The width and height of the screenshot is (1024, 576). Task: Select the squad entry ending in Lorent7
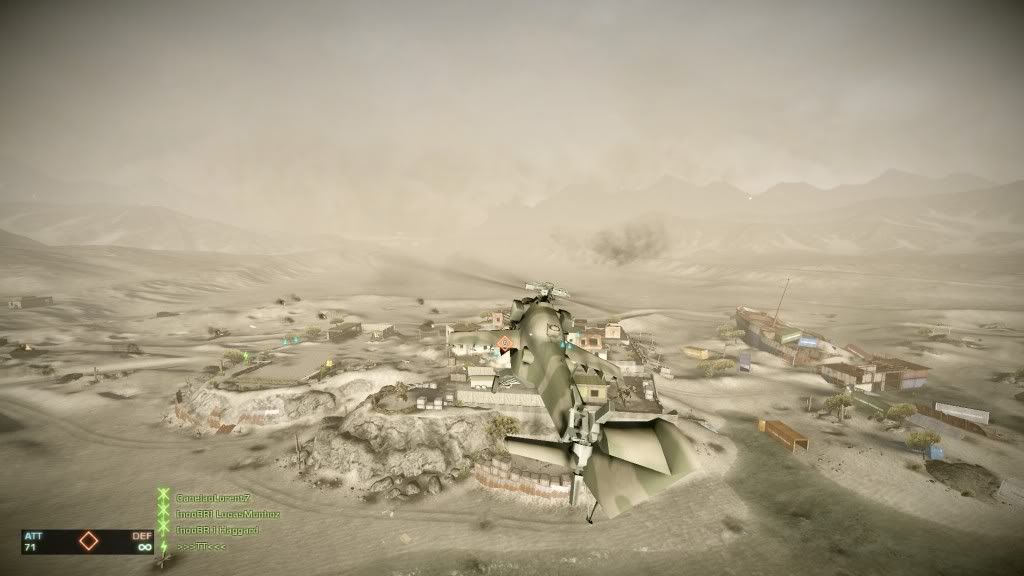[x=213, y=498]
